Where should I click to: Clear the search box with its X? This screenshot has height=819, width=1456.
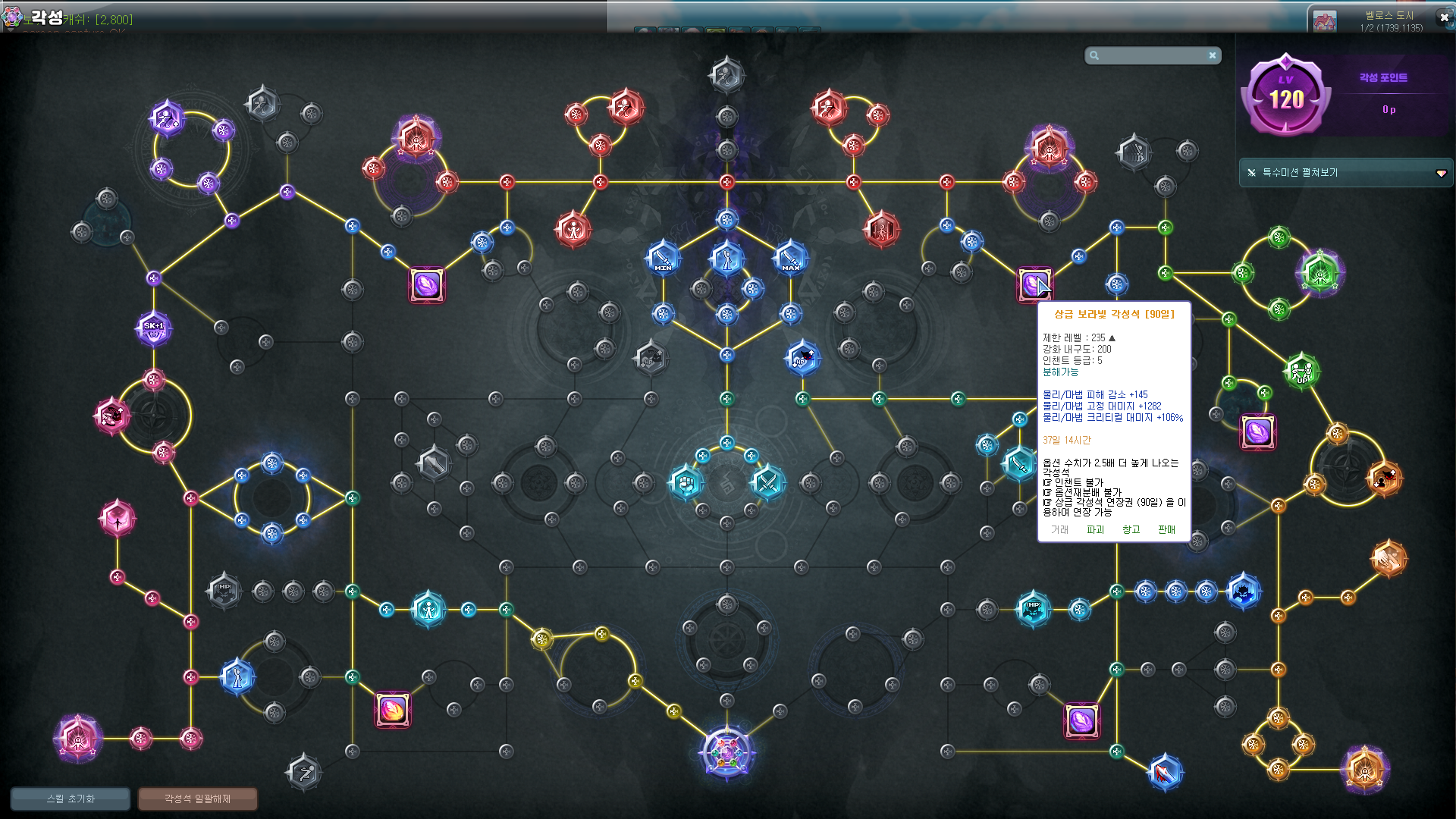point(1213,55)
